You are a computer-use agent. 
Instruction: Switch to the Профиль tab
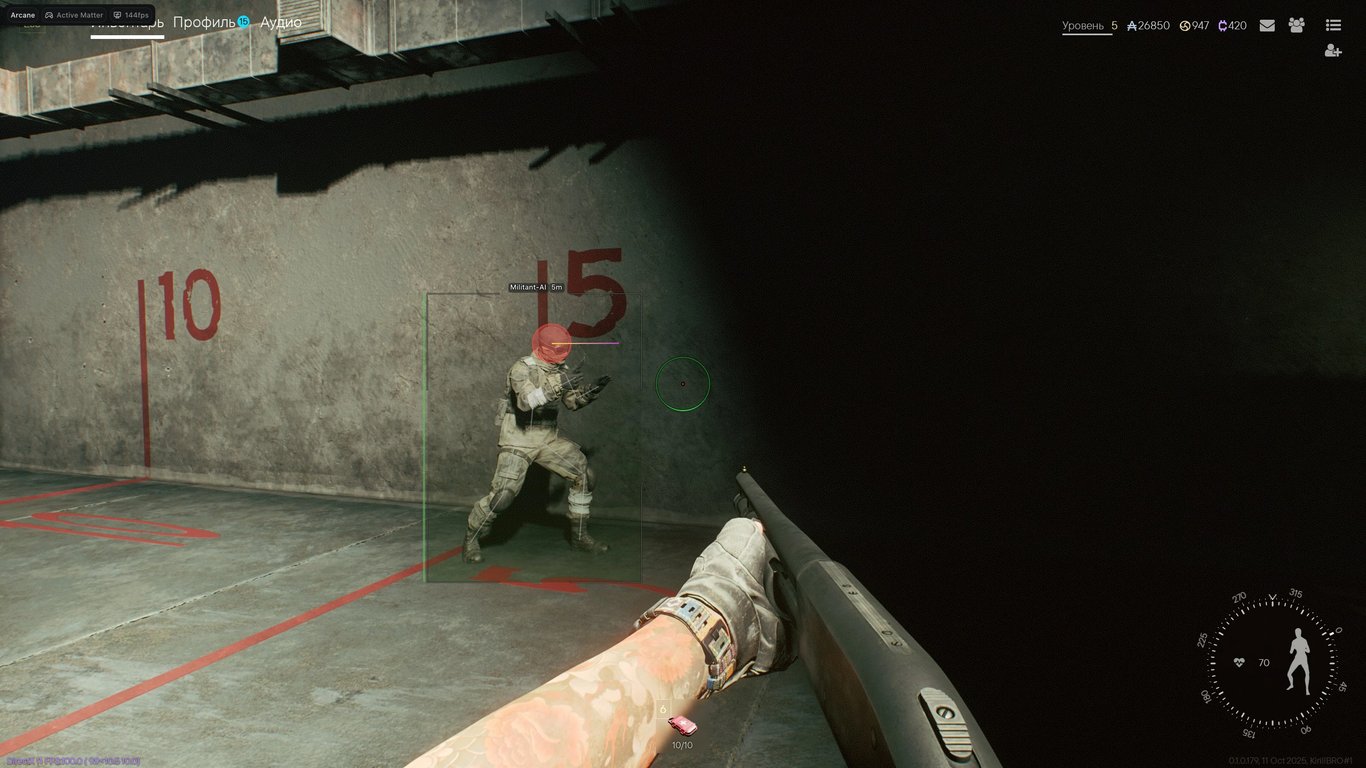coord(202,21)
